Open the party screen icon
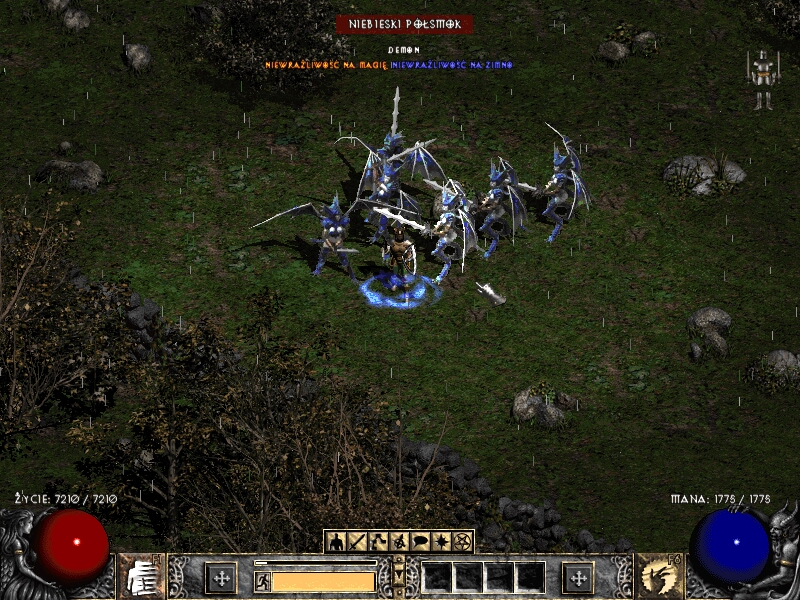The image size is (800, 600). pyautogui.click(x=399, y=541)
